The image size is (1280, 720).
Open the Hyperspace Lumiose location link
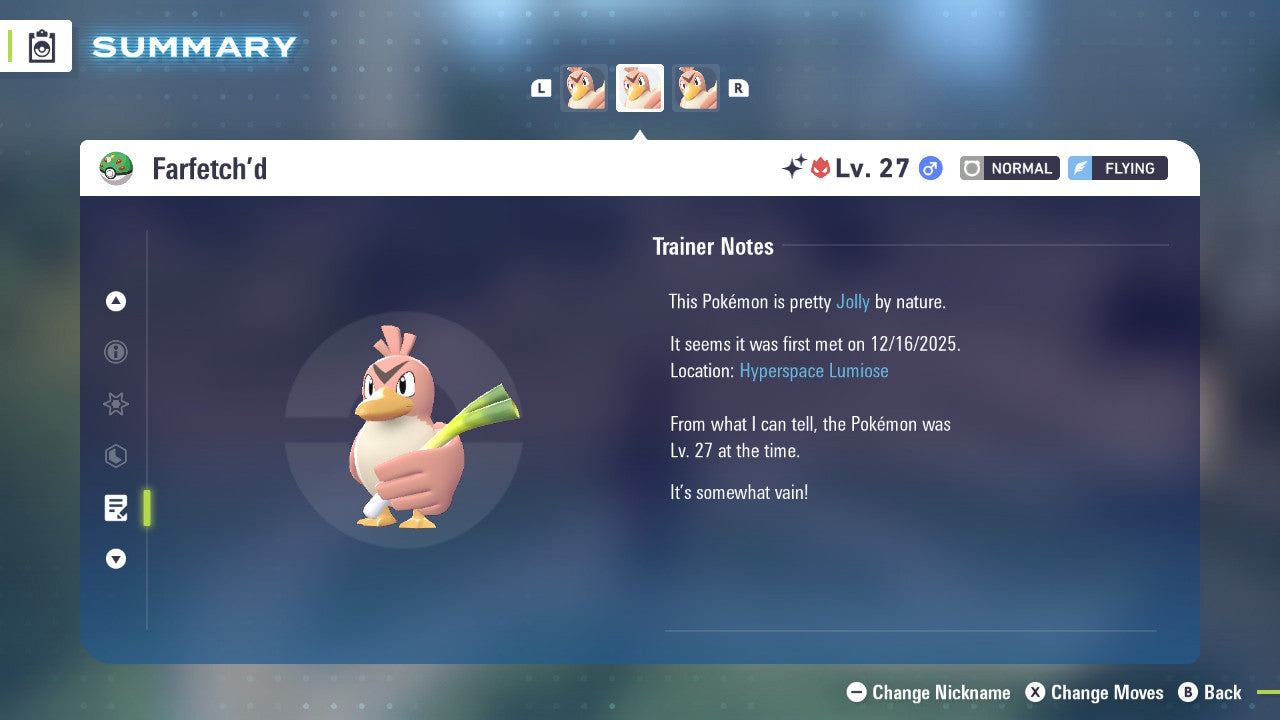coord(814,371)
